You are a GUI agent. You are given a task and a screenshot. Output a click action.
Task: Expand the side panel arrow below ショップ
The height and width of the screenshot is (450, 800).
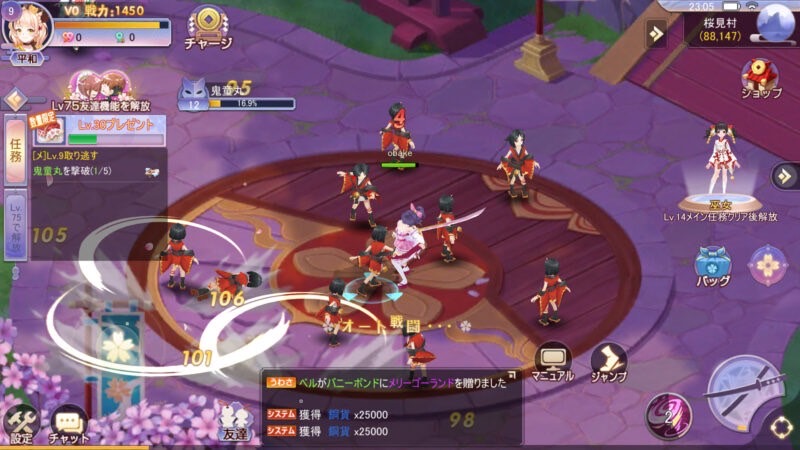784,176
